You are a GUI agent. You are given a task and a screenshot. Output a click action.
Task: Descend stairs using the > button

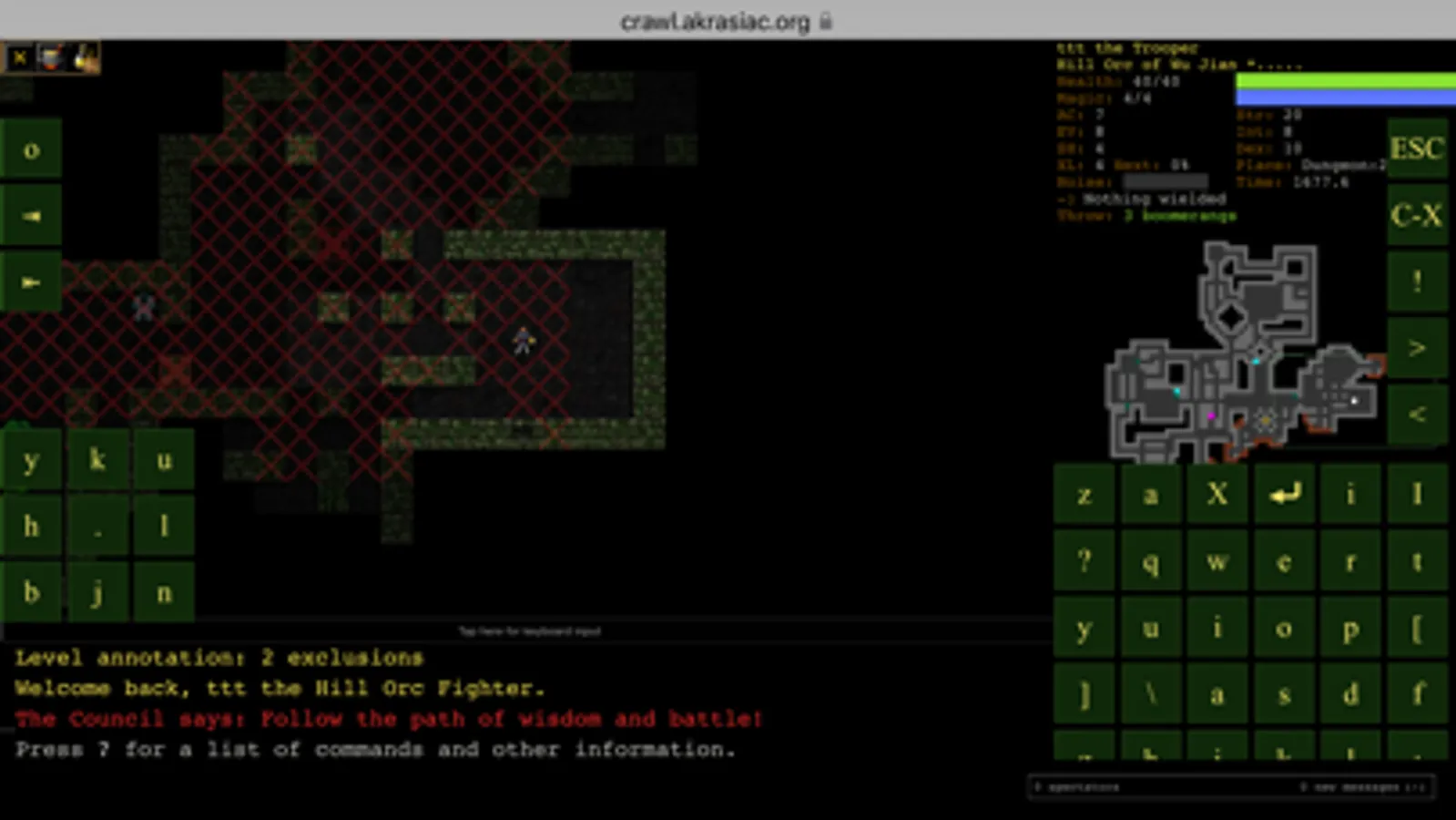[x=1416, y=347]
